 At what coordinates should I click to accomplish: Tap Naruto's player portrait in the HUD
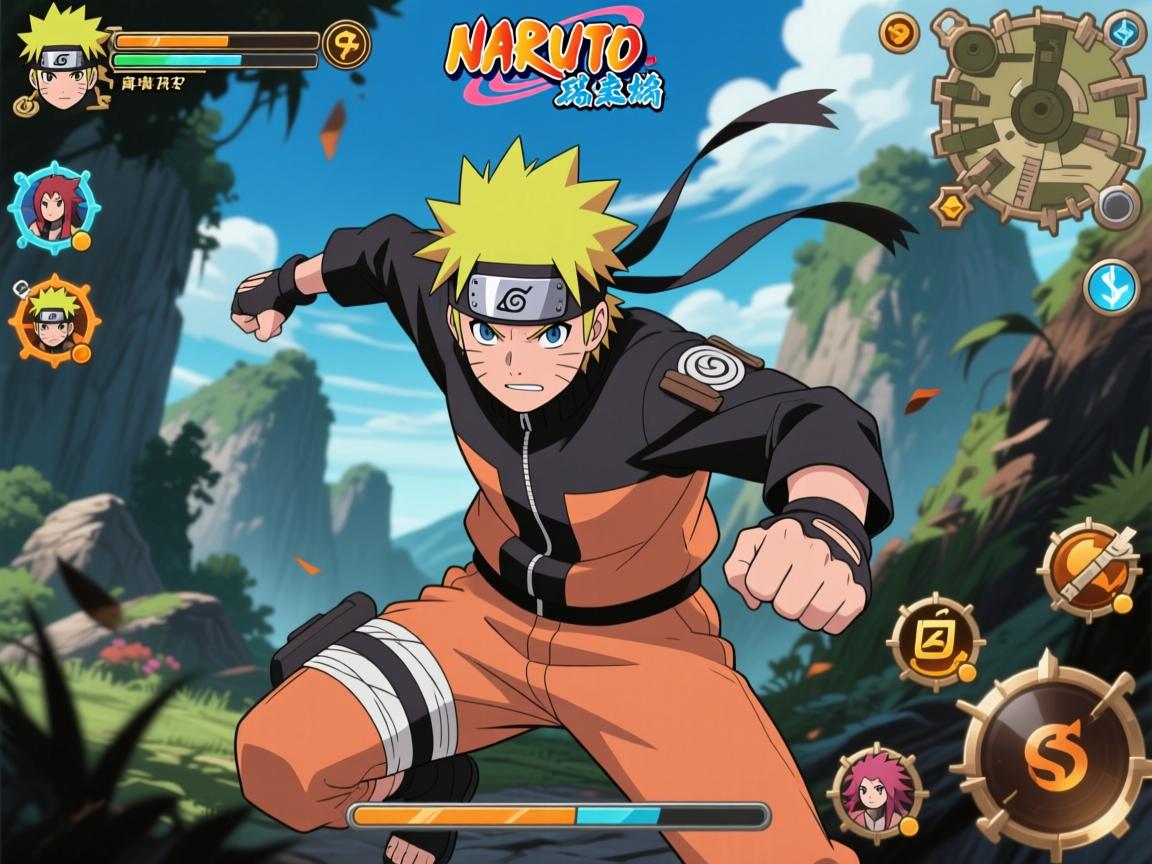pyautogui.click(x=62, y=58)
